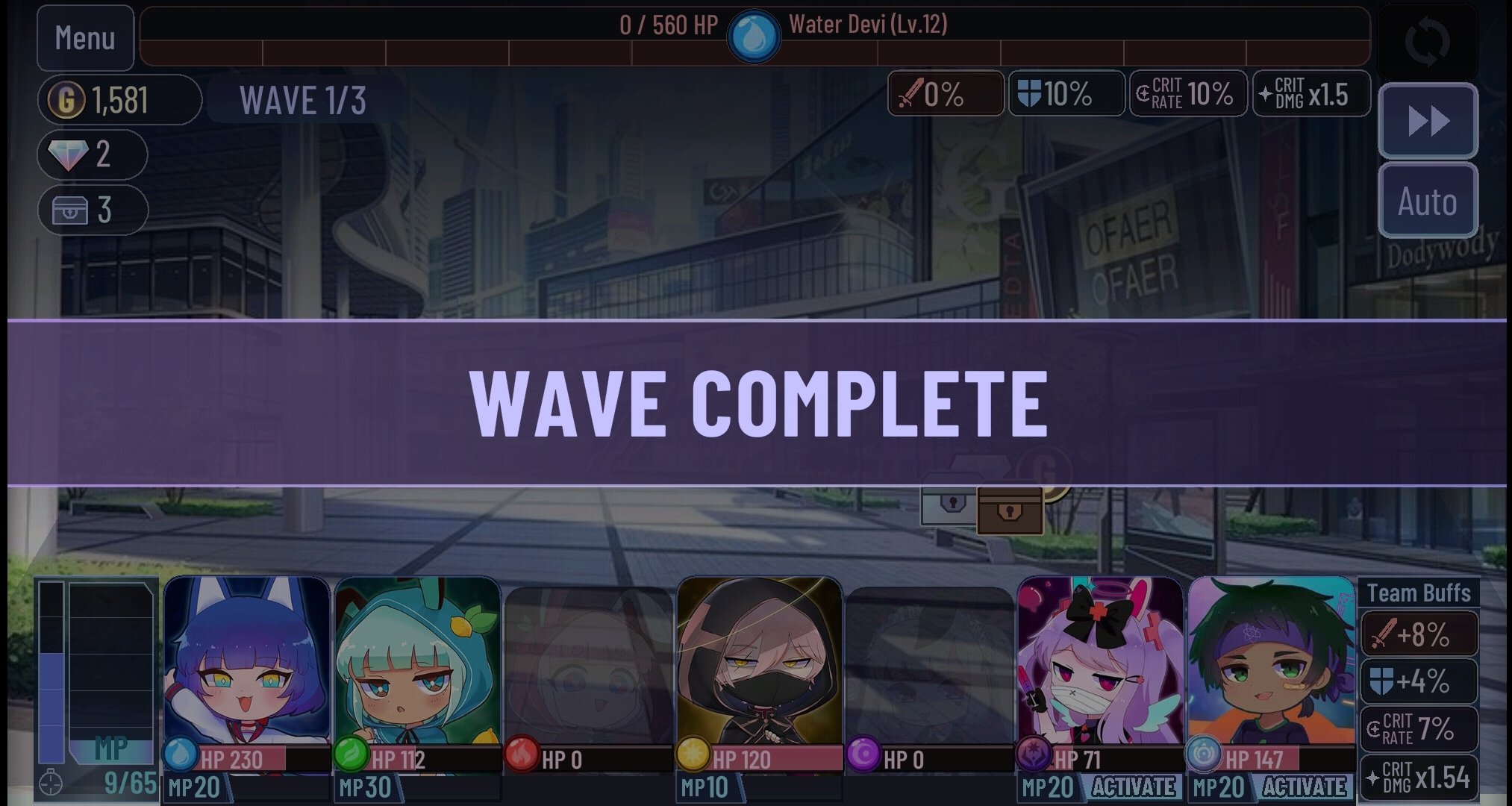Click the restart battle icon top right
Image resolution: width=1512 pixels, height=806 pixels.
point(1430,38)
